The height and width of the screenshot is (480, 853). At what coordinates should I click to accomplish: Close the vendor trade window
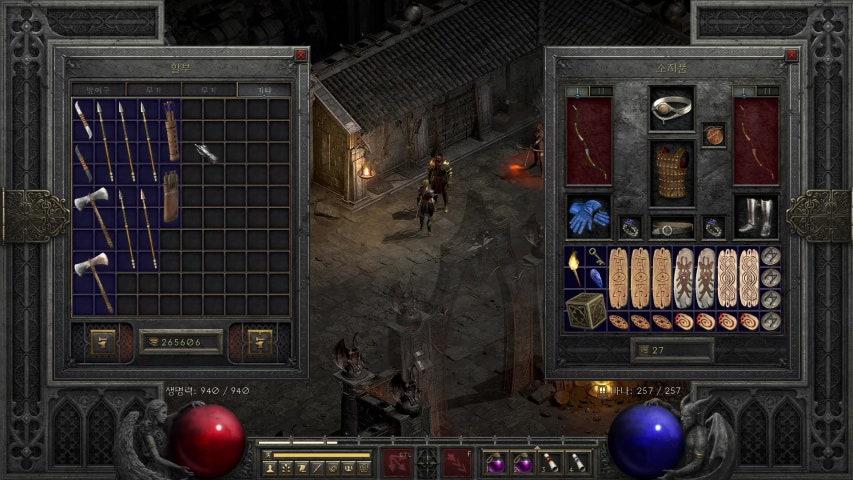coord(301,56)
